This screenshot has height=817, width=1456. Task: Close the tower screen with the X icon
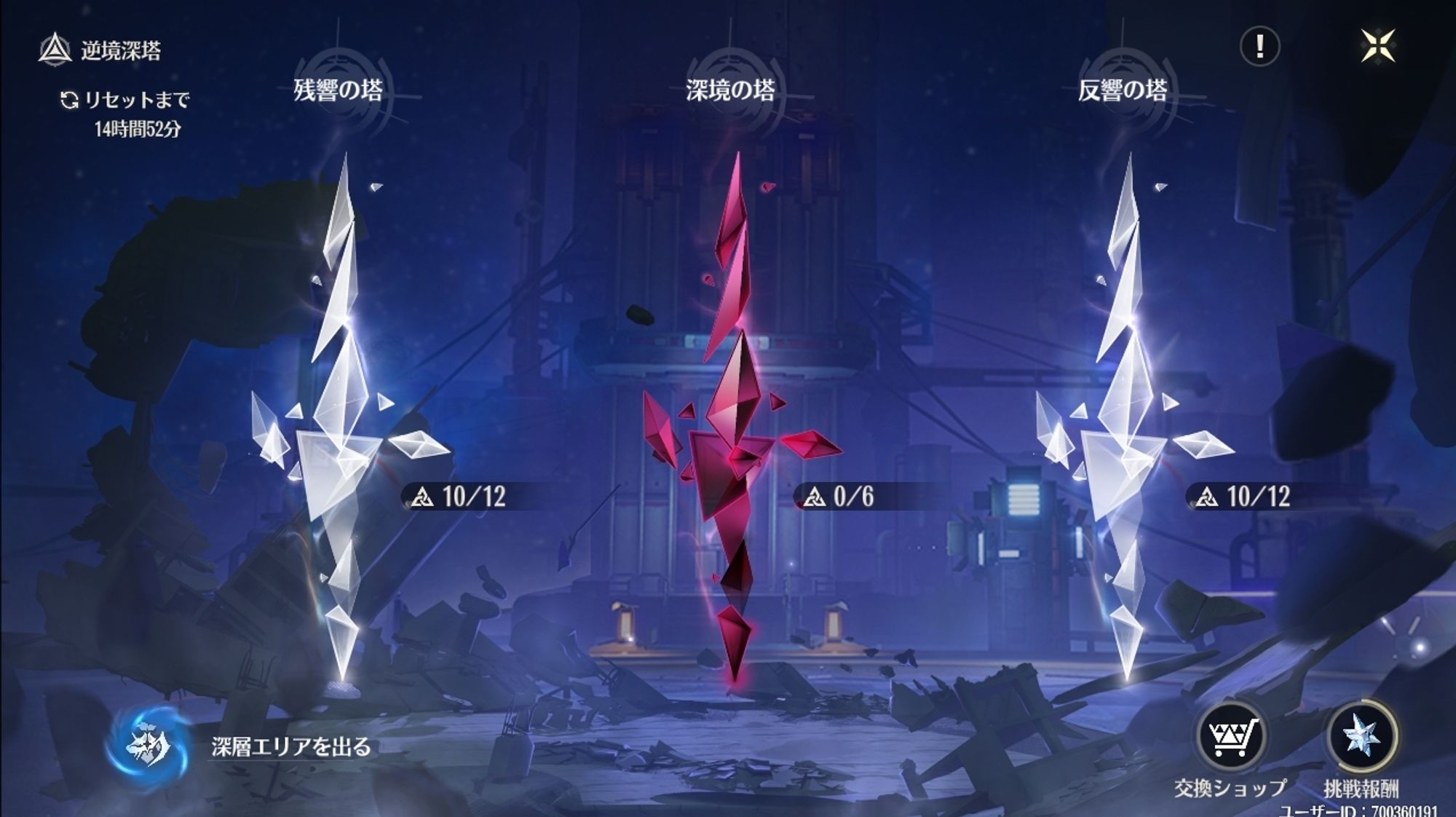(x=1377, y=47)
